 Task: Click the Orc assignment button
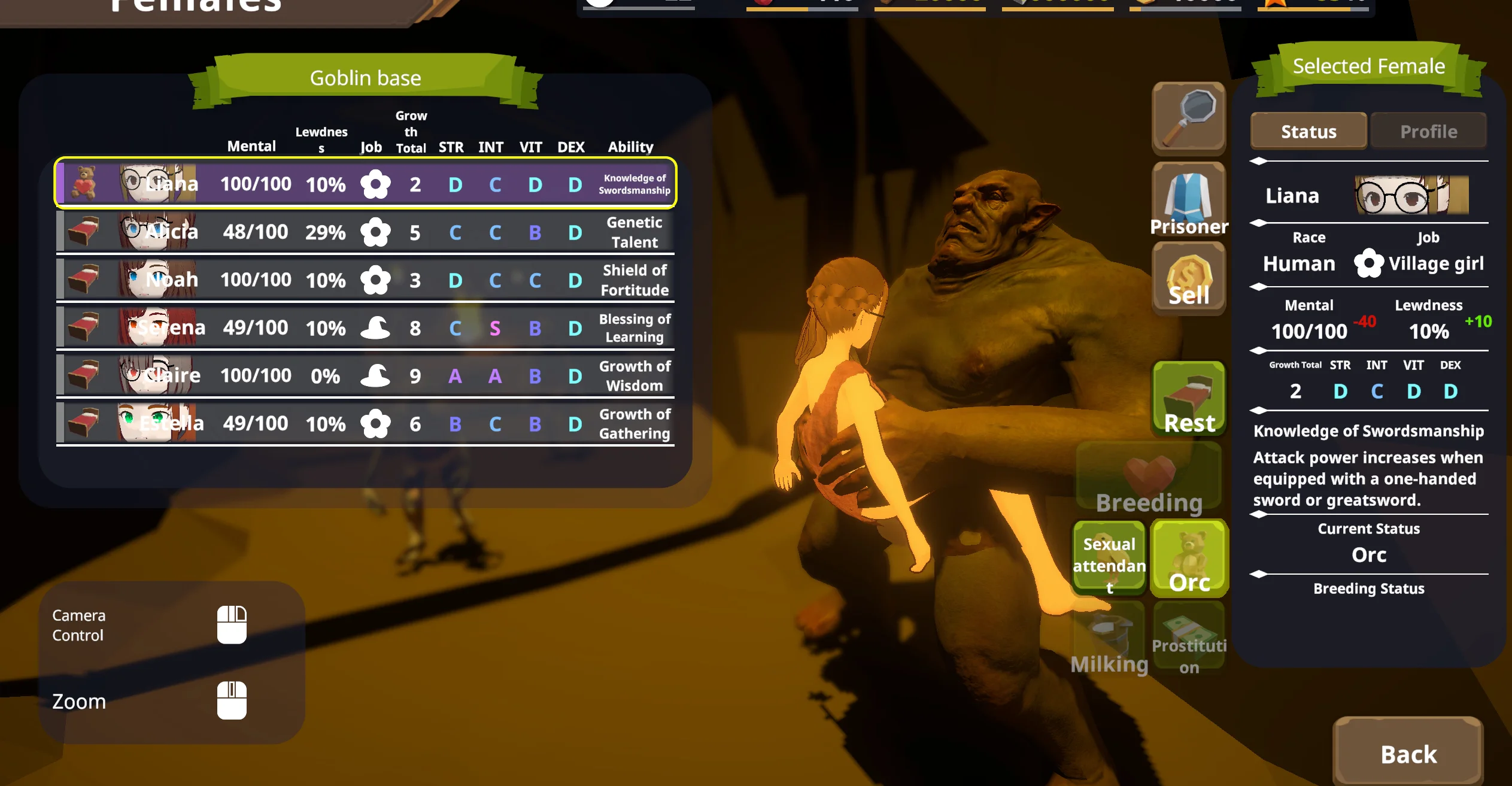pyautogui.click(x=1189, y=559)
